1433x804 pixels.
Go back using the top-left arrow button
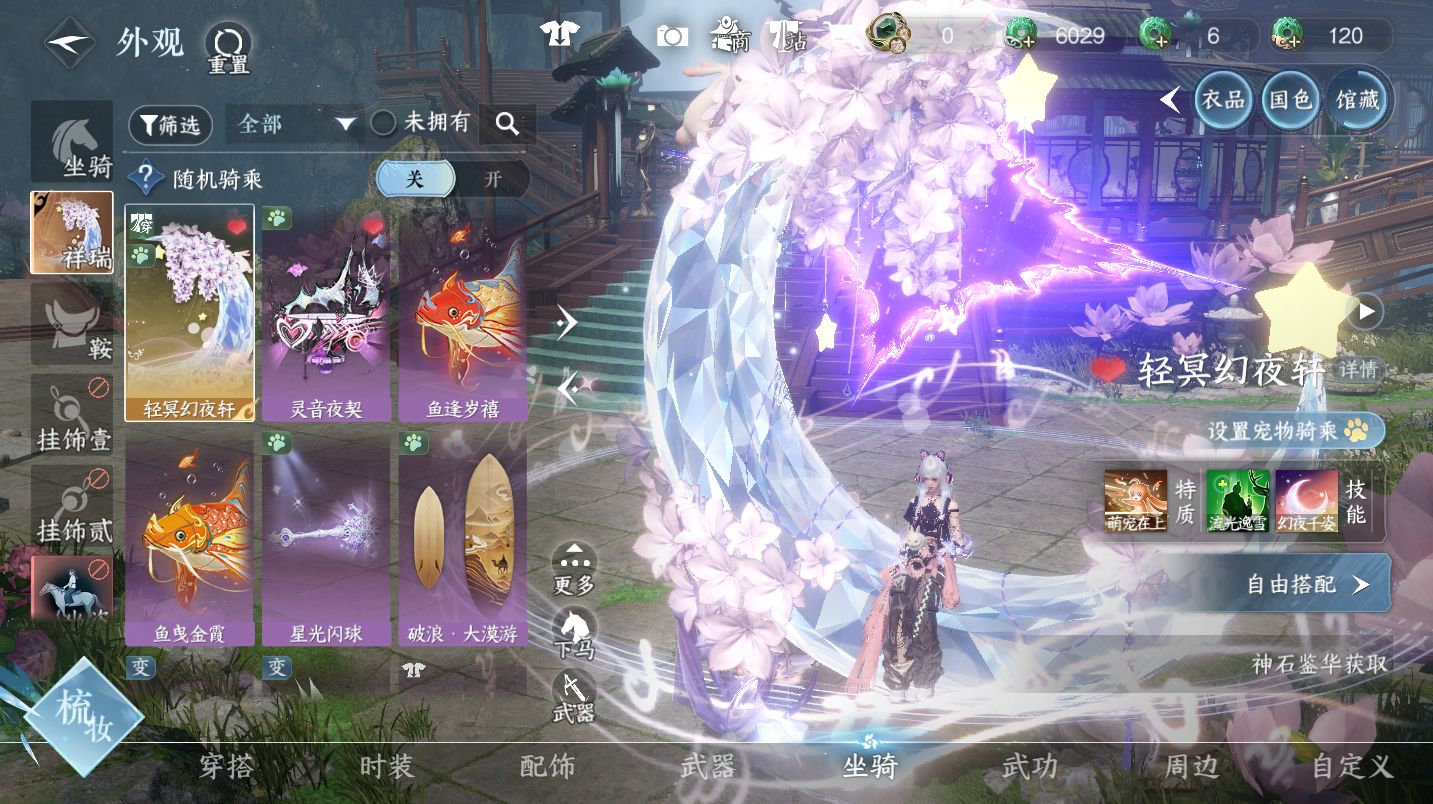click(x=69, y=43)
